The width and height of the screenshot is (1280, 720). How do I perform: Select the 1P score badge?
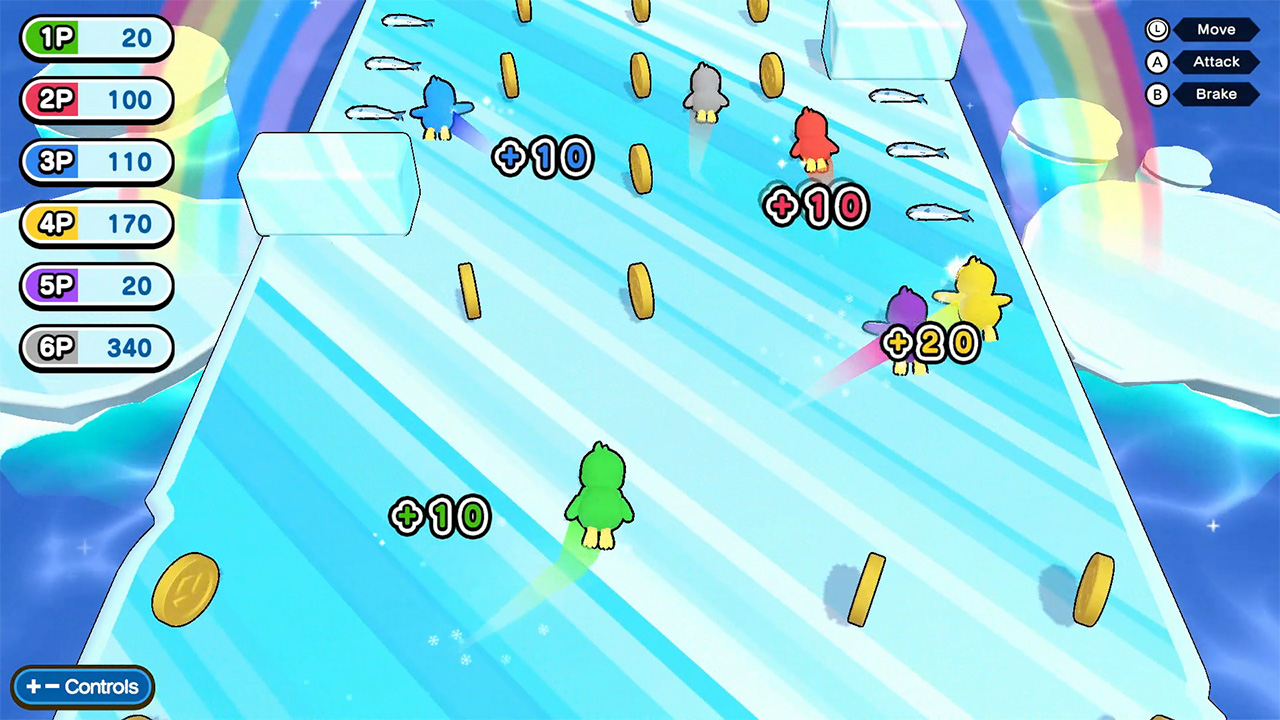pyautogui.click(x=96, y=38)
